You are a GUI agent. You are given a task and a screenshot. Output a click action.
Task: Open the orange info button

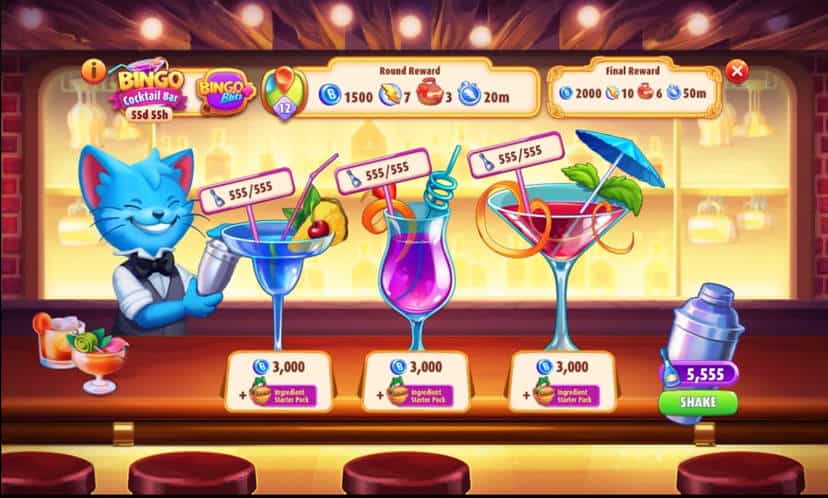(96, 70)
